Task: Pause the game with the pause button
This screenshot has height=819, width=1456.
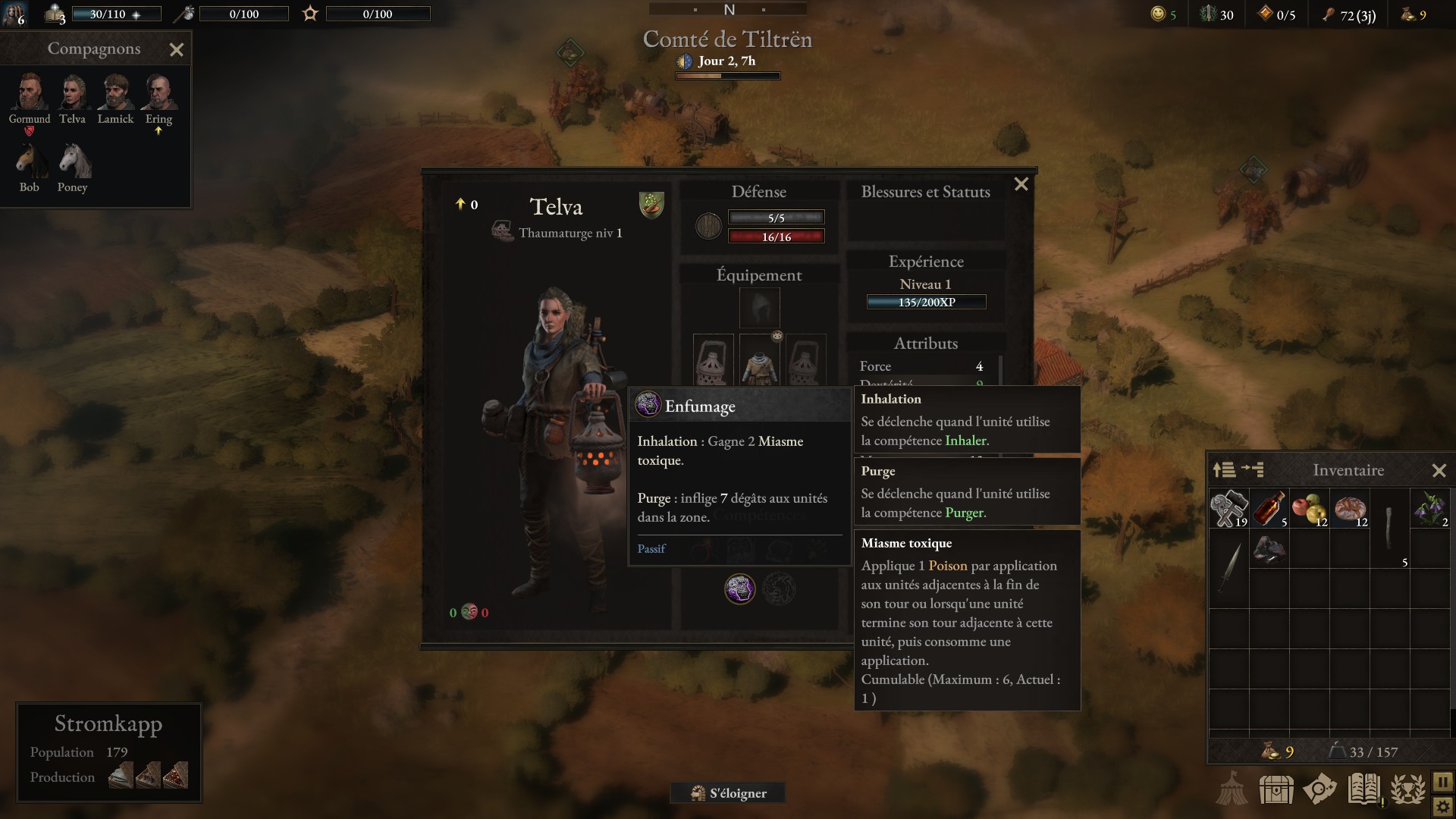Action: click(1442, 781)
